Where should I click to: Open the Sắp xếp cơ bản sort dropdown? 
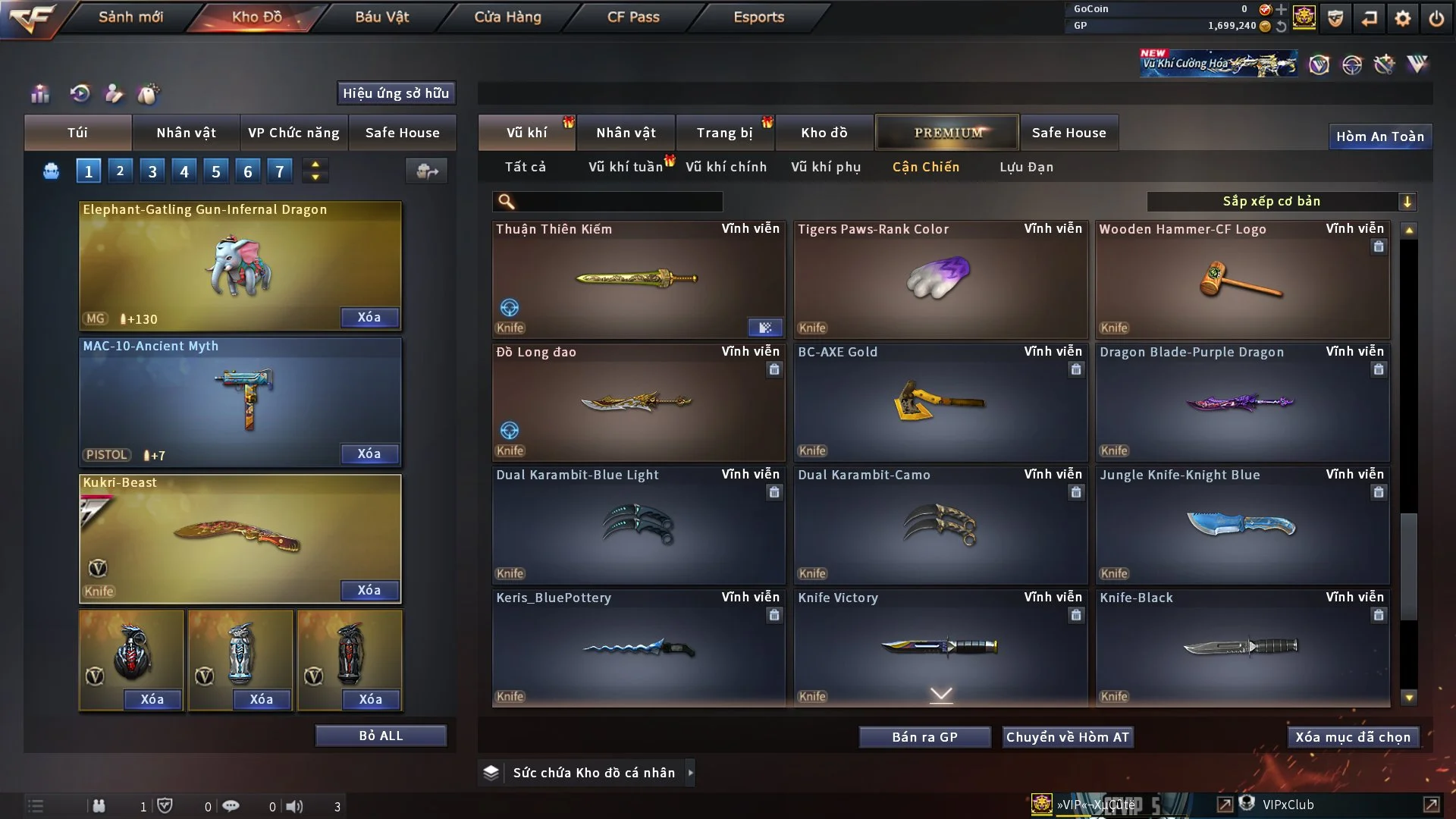pyautogui.click(x=1281, y=201)
